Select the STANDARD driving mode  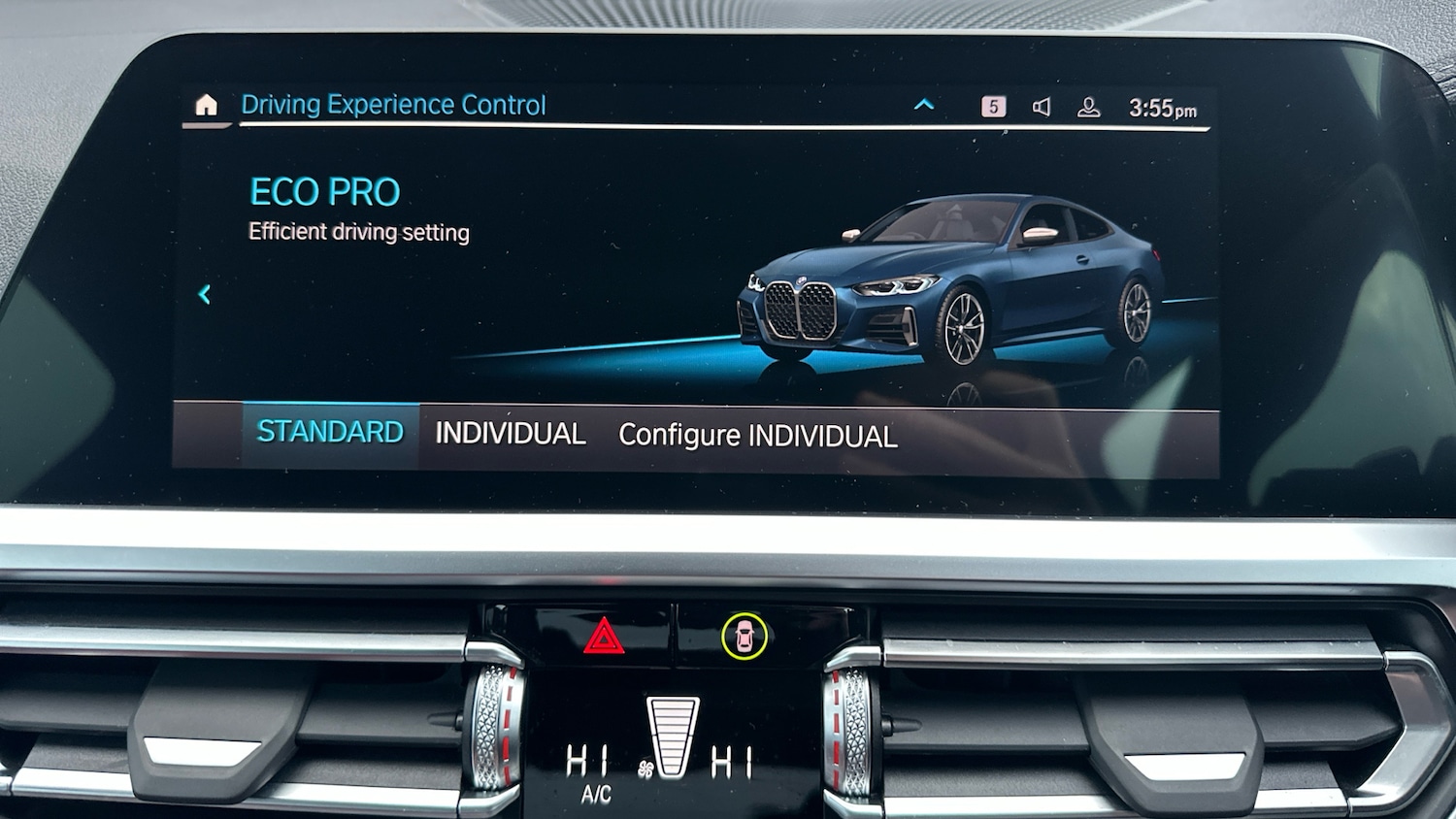tap(330, 433)
